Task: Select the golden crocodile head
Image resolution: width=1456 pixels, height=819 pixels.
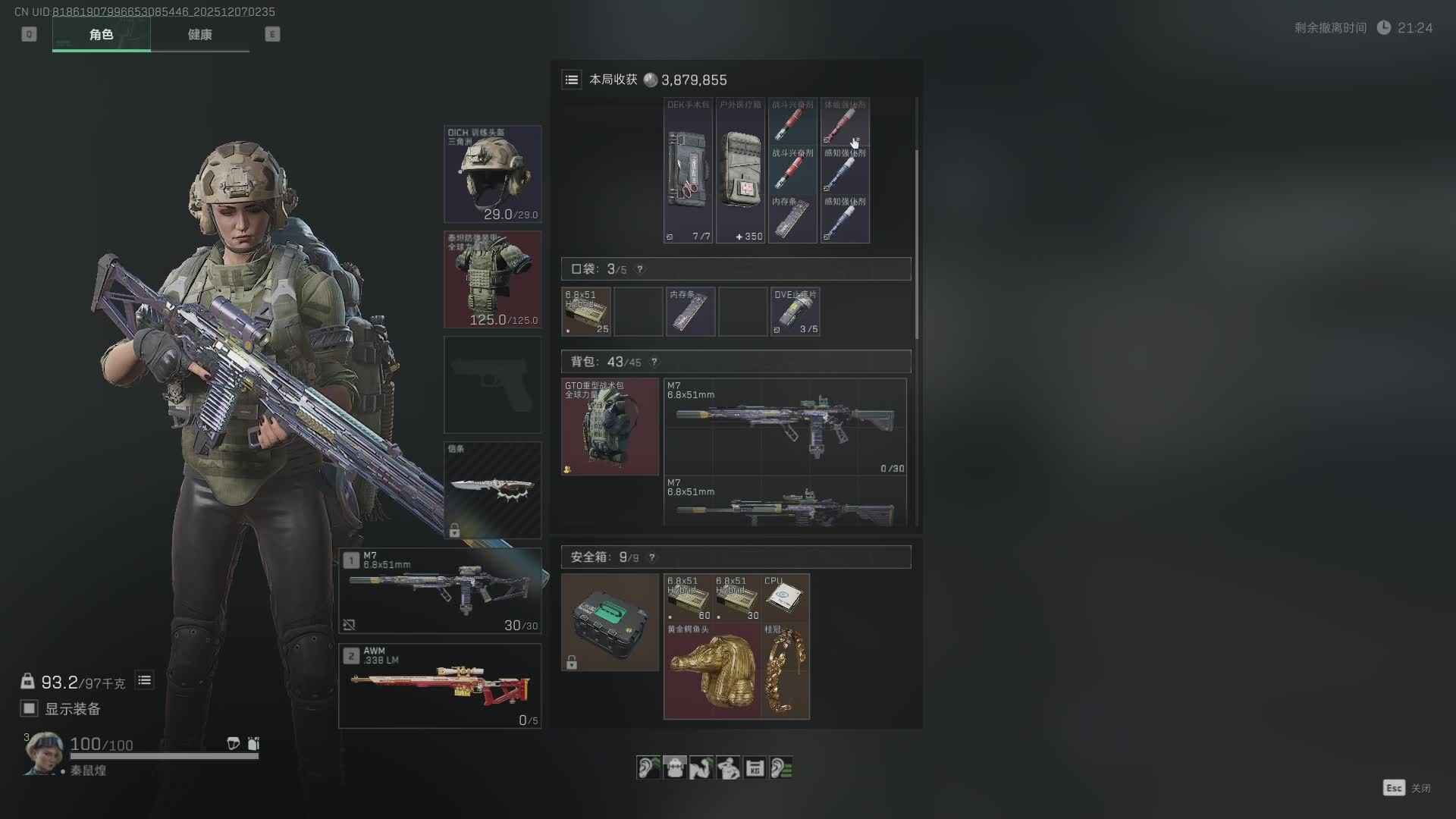Action: (711, 671)
